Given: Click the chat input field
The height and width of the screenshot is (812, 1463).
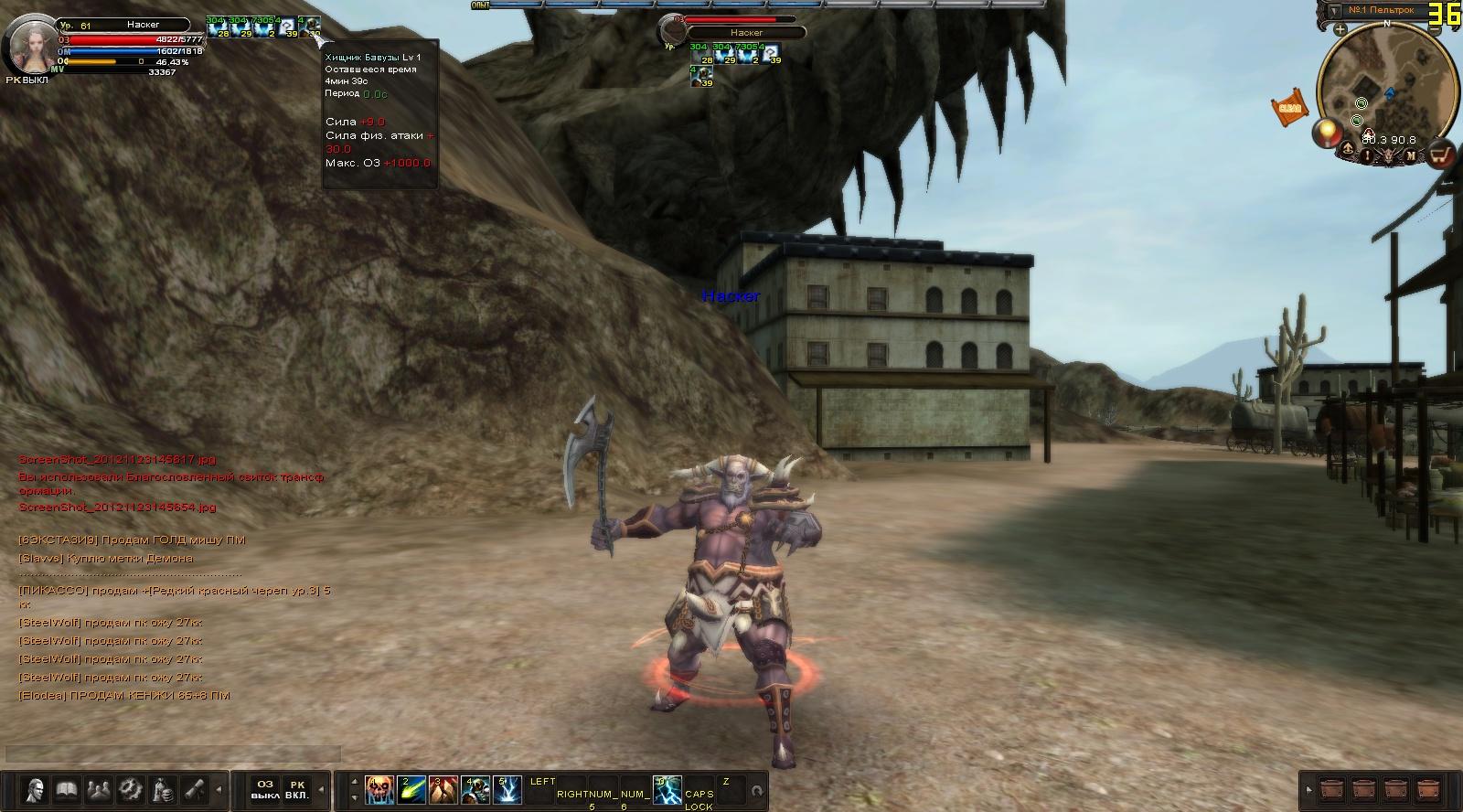Looking at the screenshot, I should (x=173, y=754).
